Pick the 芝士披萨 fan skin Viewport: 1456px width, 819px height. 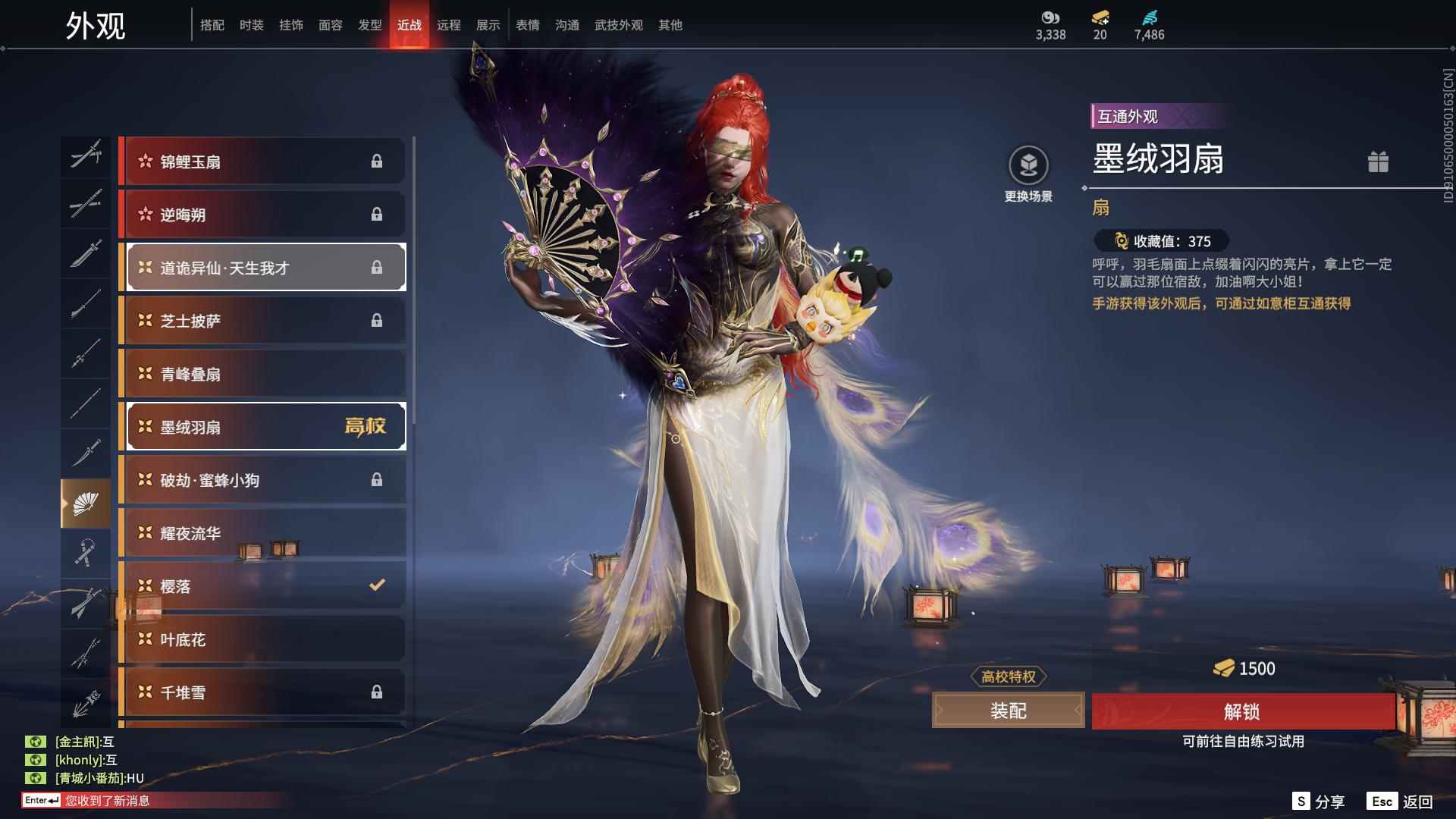tap(262, 321)
